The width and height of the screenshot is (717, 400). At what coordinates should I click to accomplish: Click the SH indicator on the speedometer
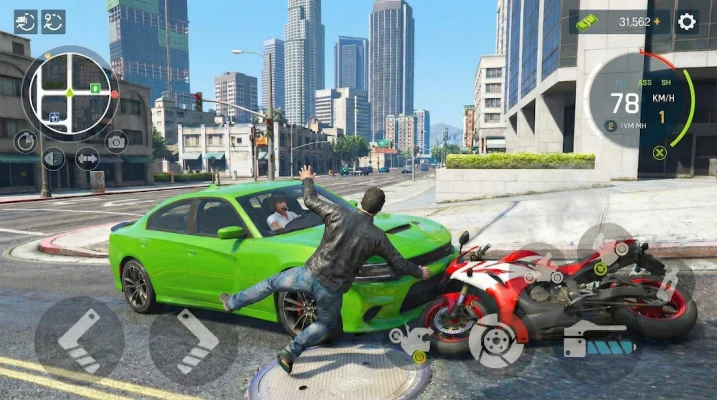pos(664,84)
